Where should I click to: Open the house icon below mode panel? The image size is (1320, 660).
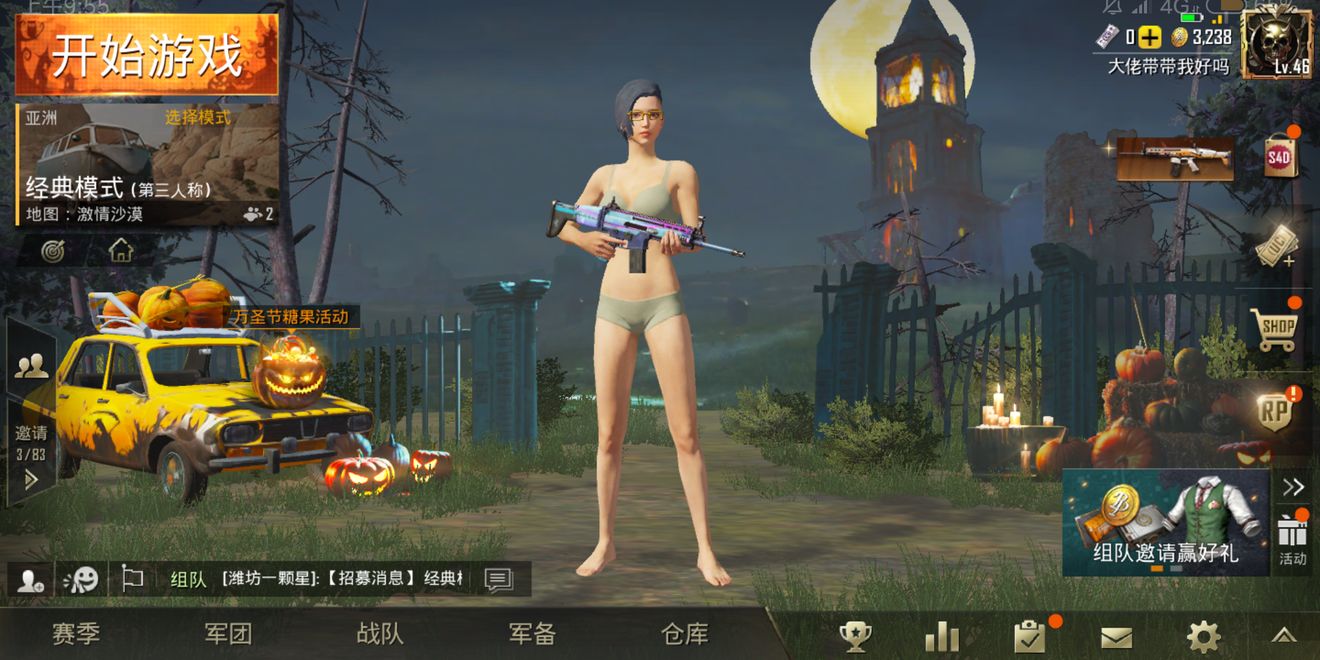(x=121, y=250)
